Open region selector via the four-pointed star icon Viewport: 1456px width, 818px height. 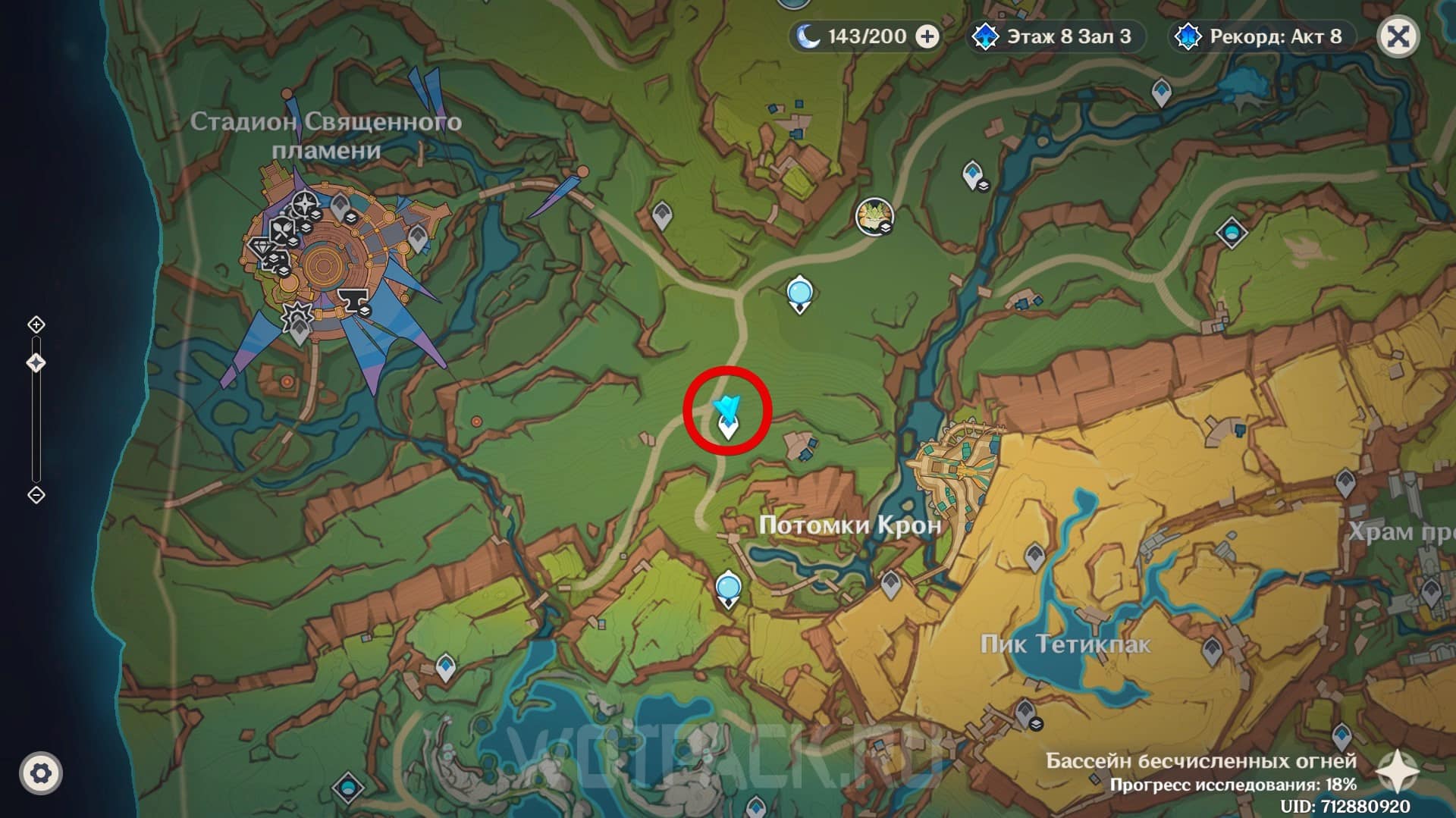click(x=1397, y=771)
